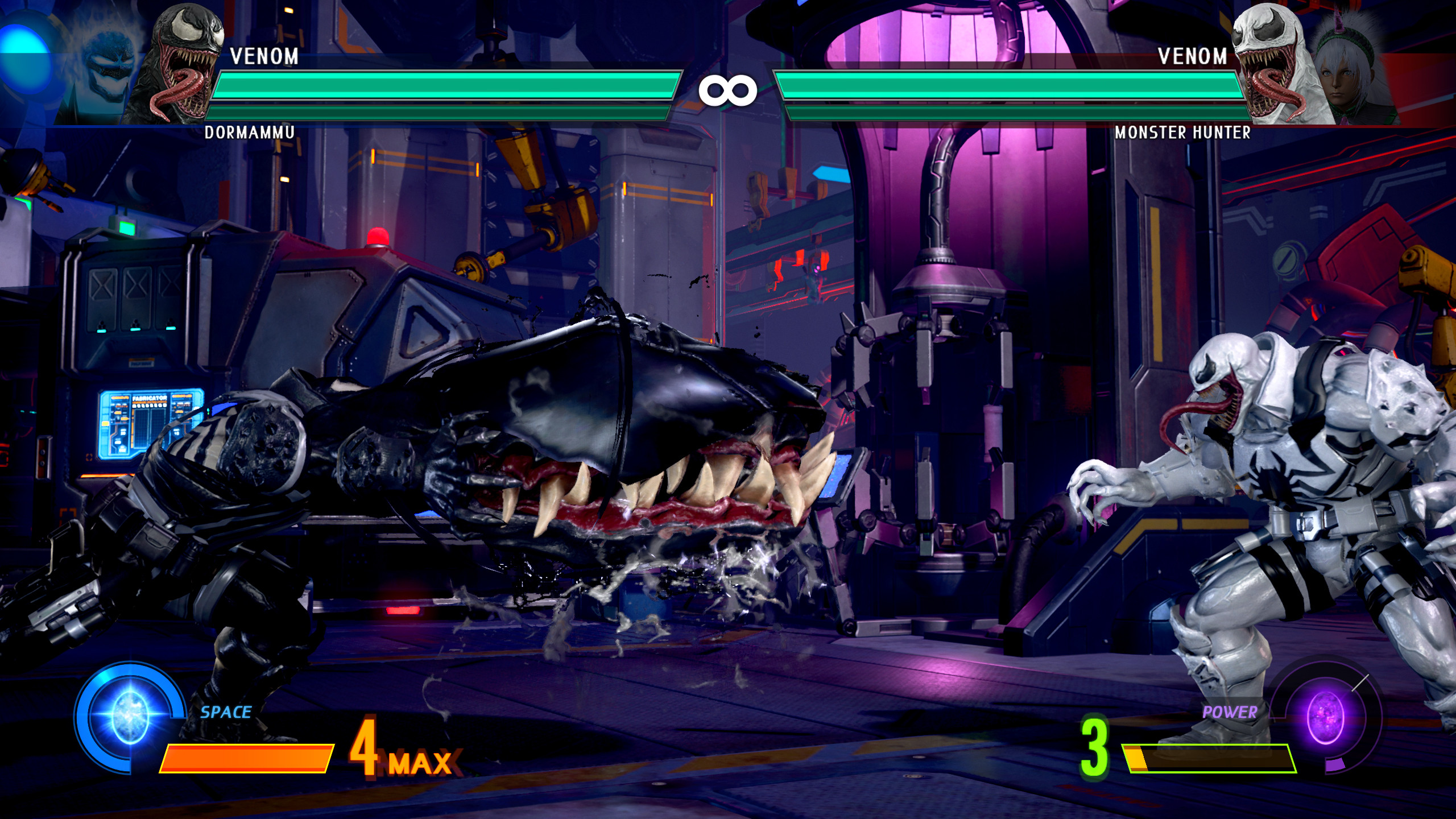The image size is (1456, 819).
Task: Toggle the SPACE stone indicator
Action: (x=224, y=710)
